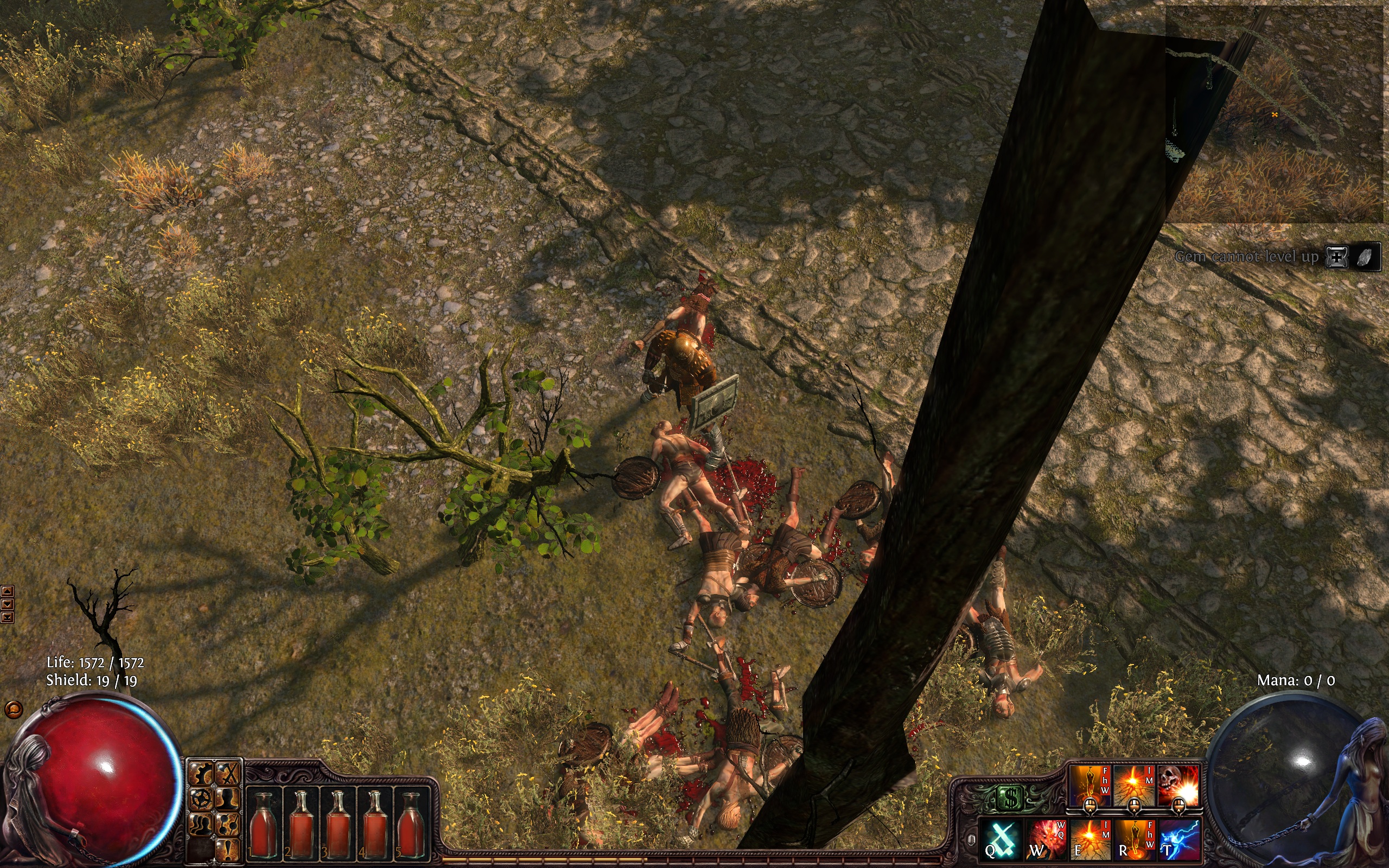1389x868 pixels.
Task: Open the shop with the green dollar button
Action: point(1010,797)
